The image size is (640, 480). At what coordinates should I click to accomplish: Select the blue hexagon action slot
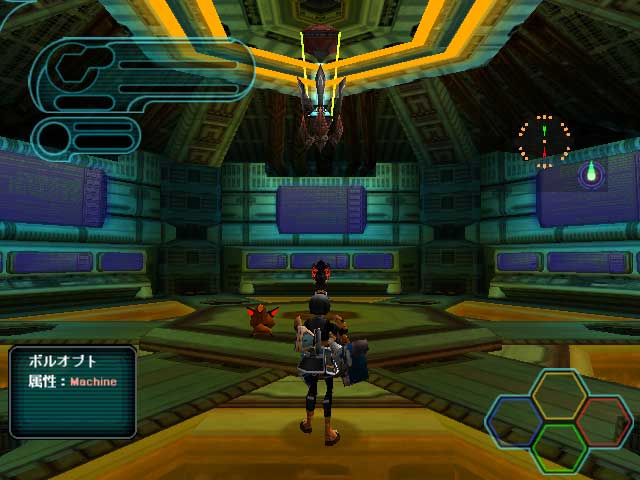pyautogui.click(x=516, y=421)
